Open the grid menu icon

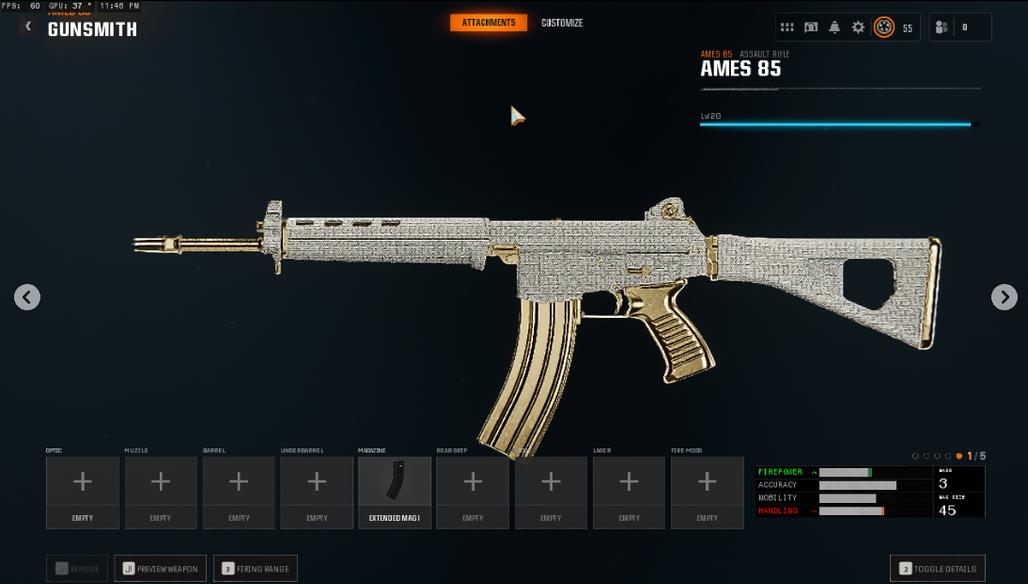click(787, 28)
